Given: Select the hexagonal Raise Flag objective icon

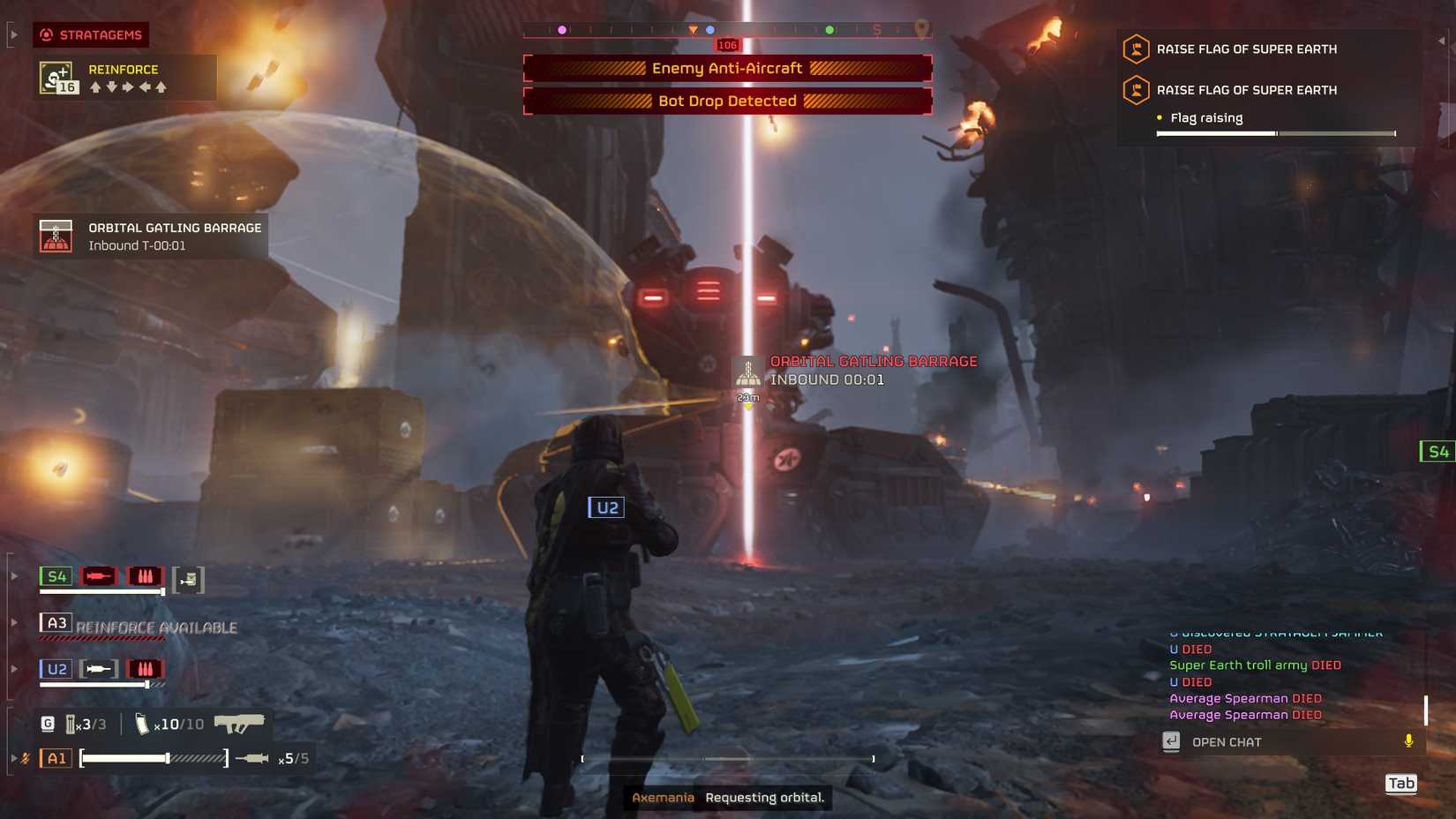Looking at the screenshot, I should 1135,49.
